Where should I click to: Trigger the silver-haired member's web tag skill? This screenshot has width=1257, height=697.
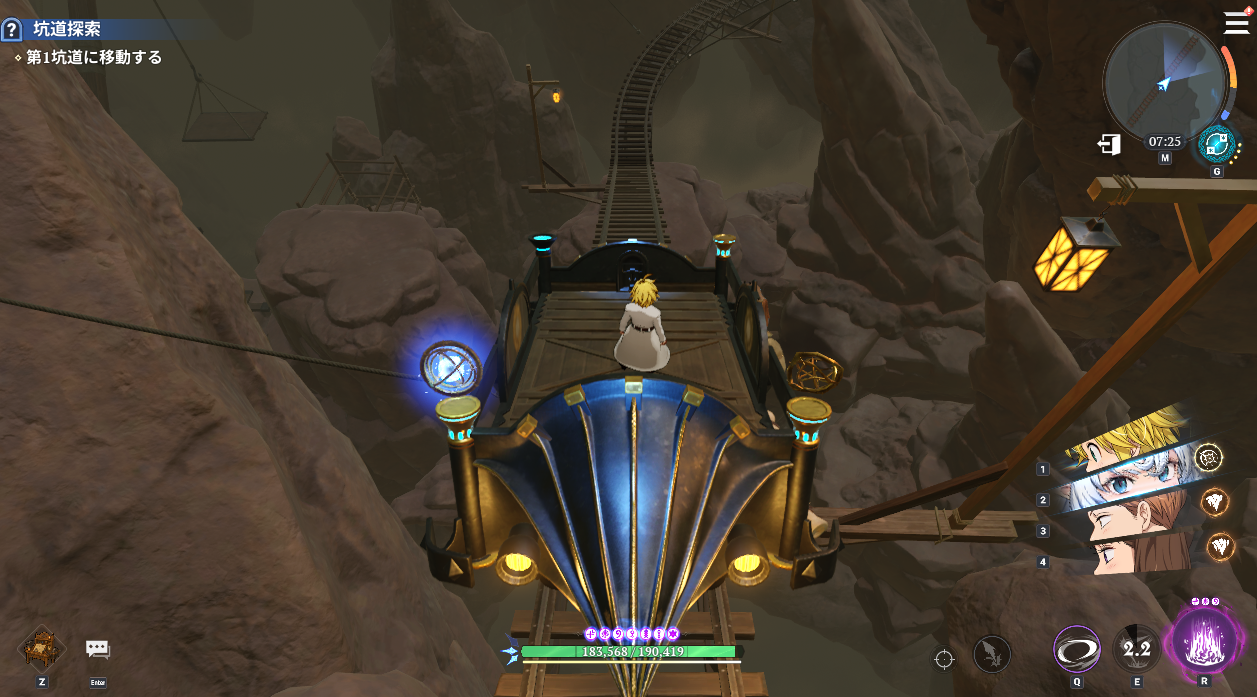pyautogui.click(x=1208, y=457)
